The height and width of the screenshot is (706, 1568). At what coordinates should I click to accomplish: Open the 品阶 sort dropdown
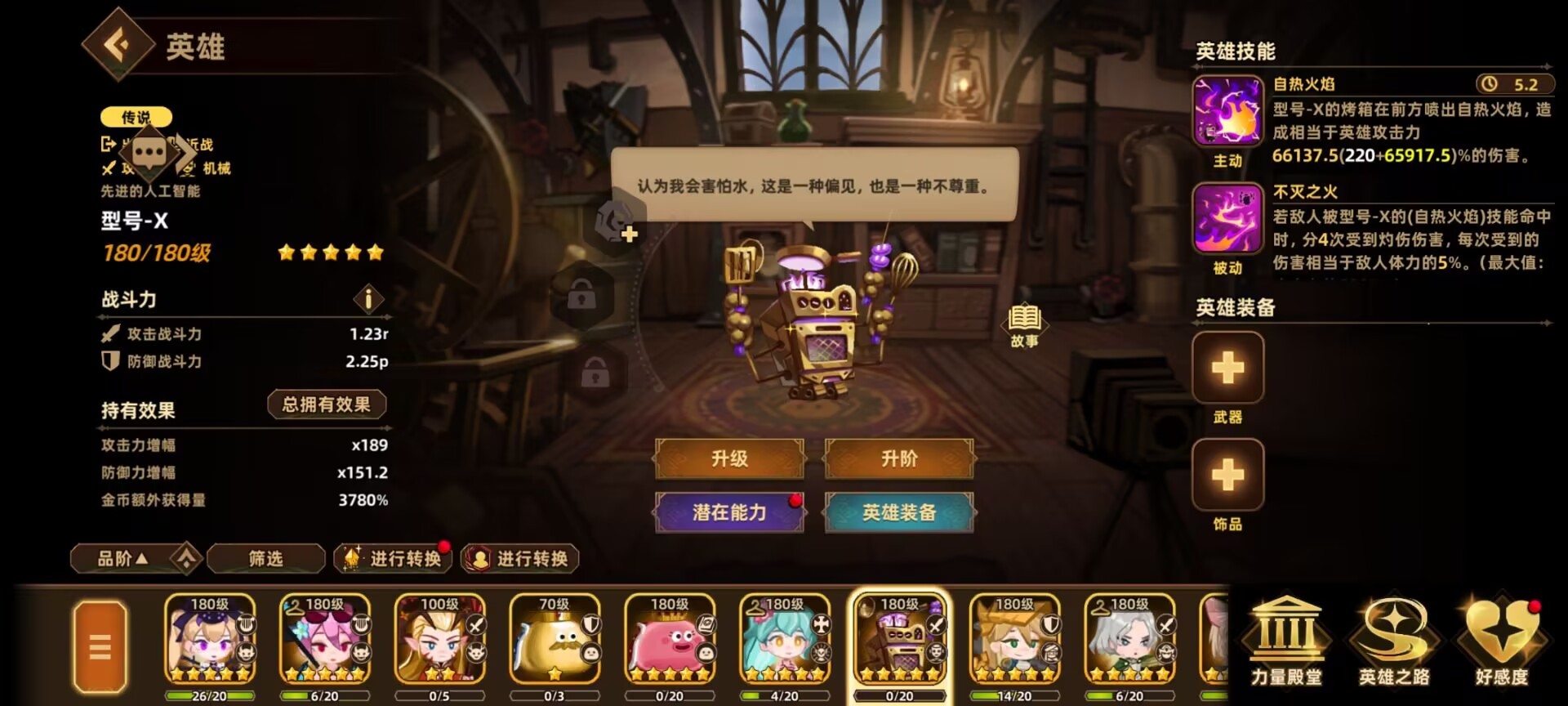tap(131, 559)
